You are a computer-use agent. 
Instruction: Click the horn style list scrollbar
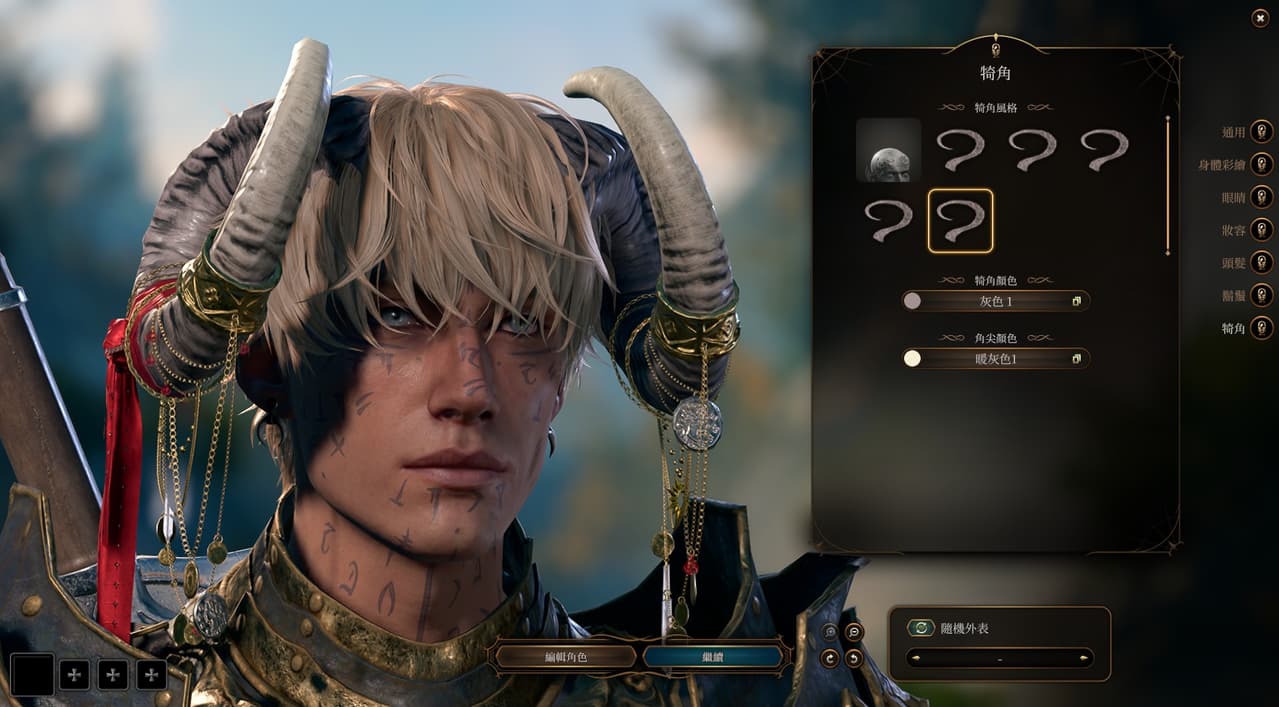tap(1167, 185)
